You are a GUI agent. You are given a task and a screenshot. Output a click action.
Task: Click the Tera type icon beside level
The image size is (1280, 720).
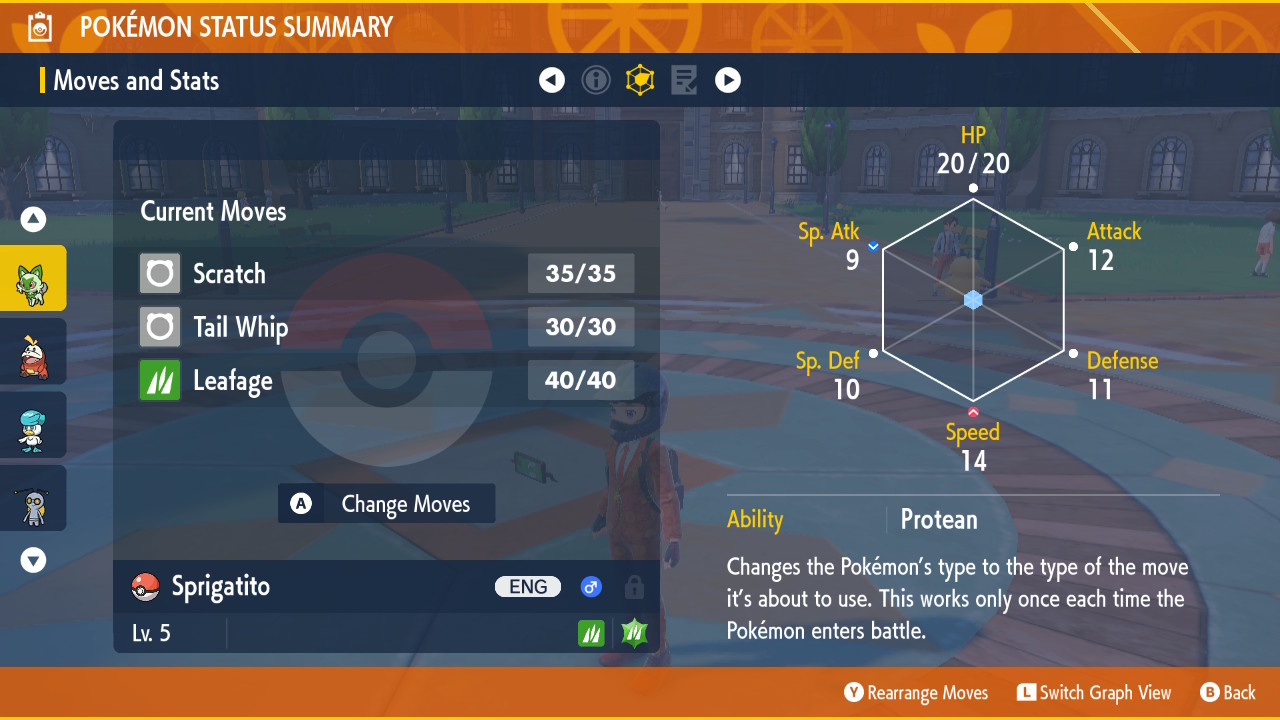click(634, 633)
